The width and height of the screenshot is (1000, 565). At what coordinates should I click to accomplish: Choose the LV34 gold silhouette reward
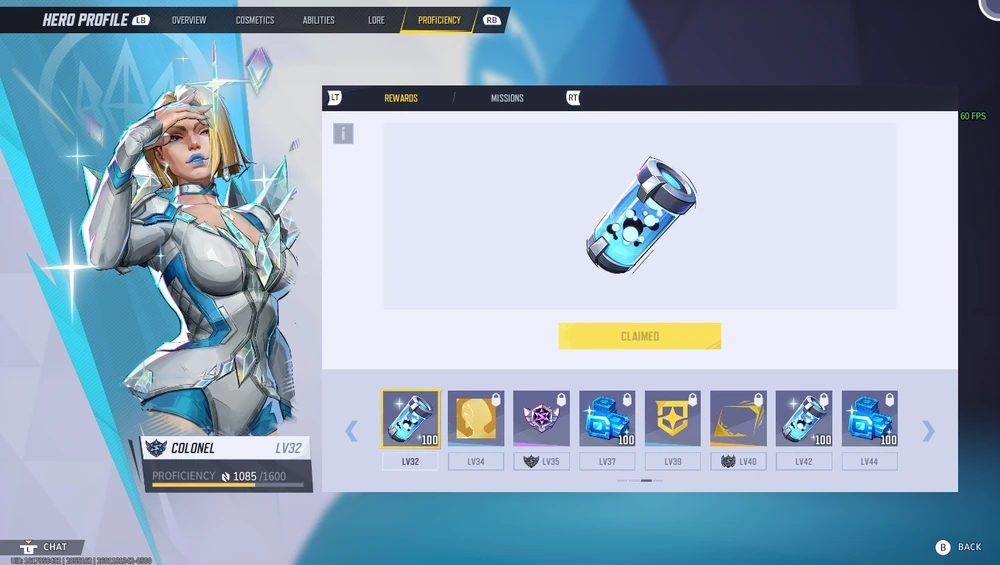476,418
